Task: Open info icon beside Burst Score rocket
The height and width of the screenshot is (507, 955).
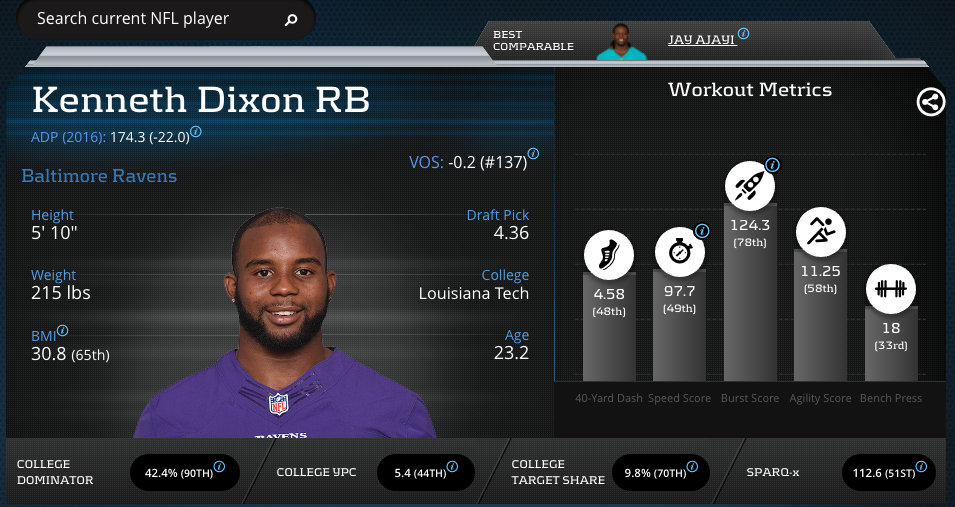Action: (x=772, y=165)
